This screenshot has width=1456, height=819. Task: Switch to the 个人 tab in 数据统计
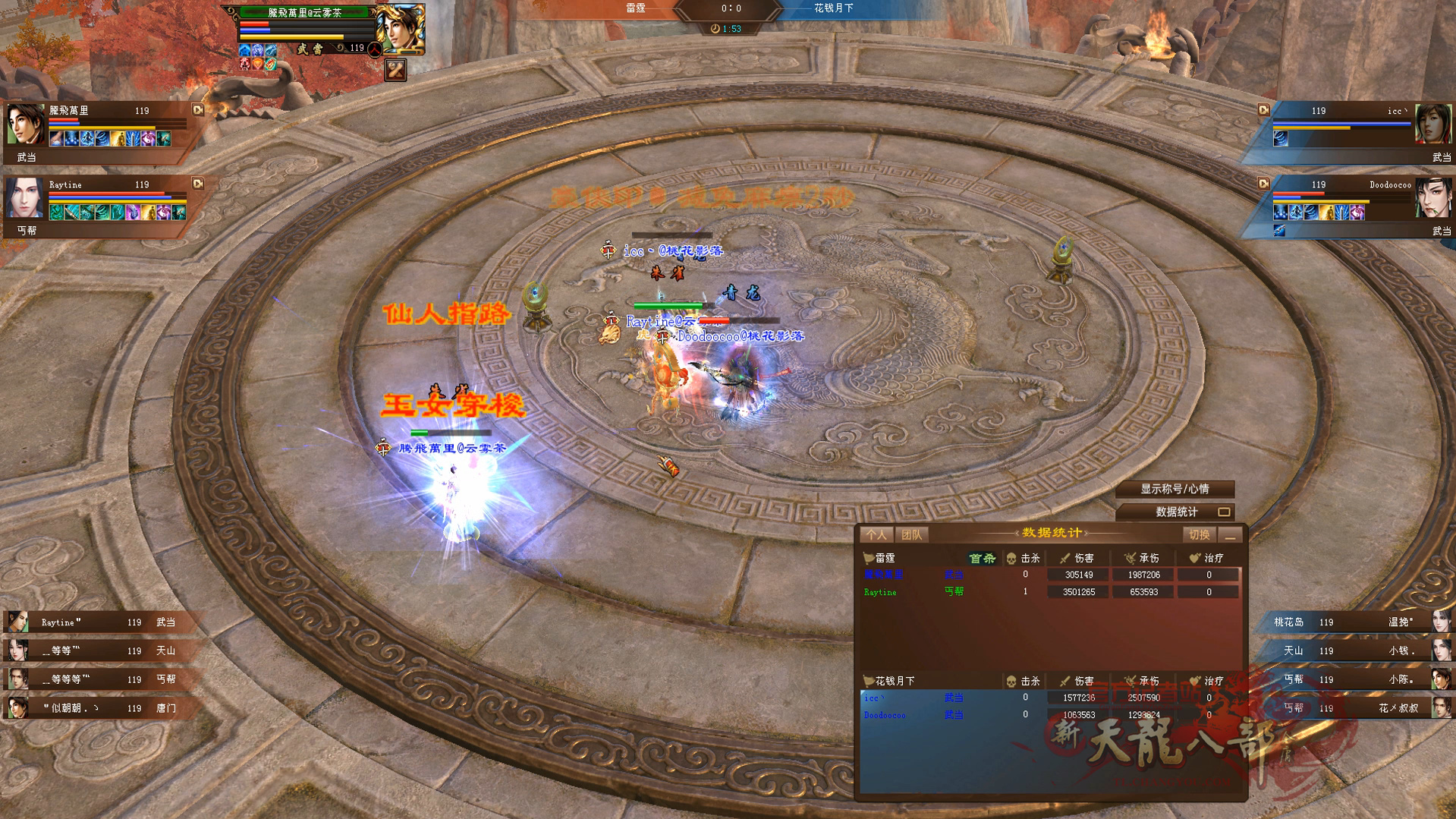pyautogui.click(x=876, y=535)
